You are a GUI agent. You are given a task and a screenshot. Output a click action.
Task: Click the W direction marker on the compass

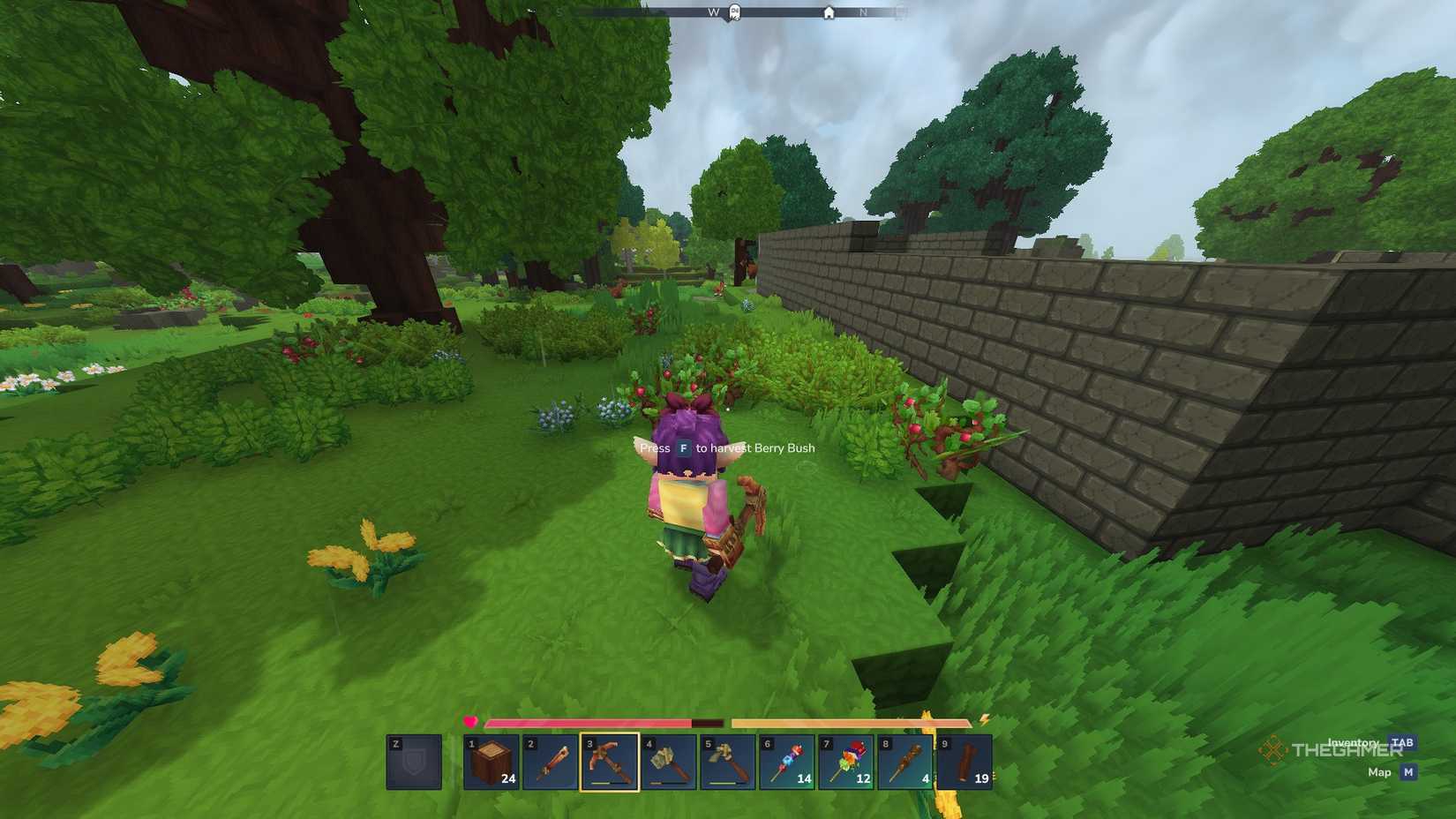(712, 12)
